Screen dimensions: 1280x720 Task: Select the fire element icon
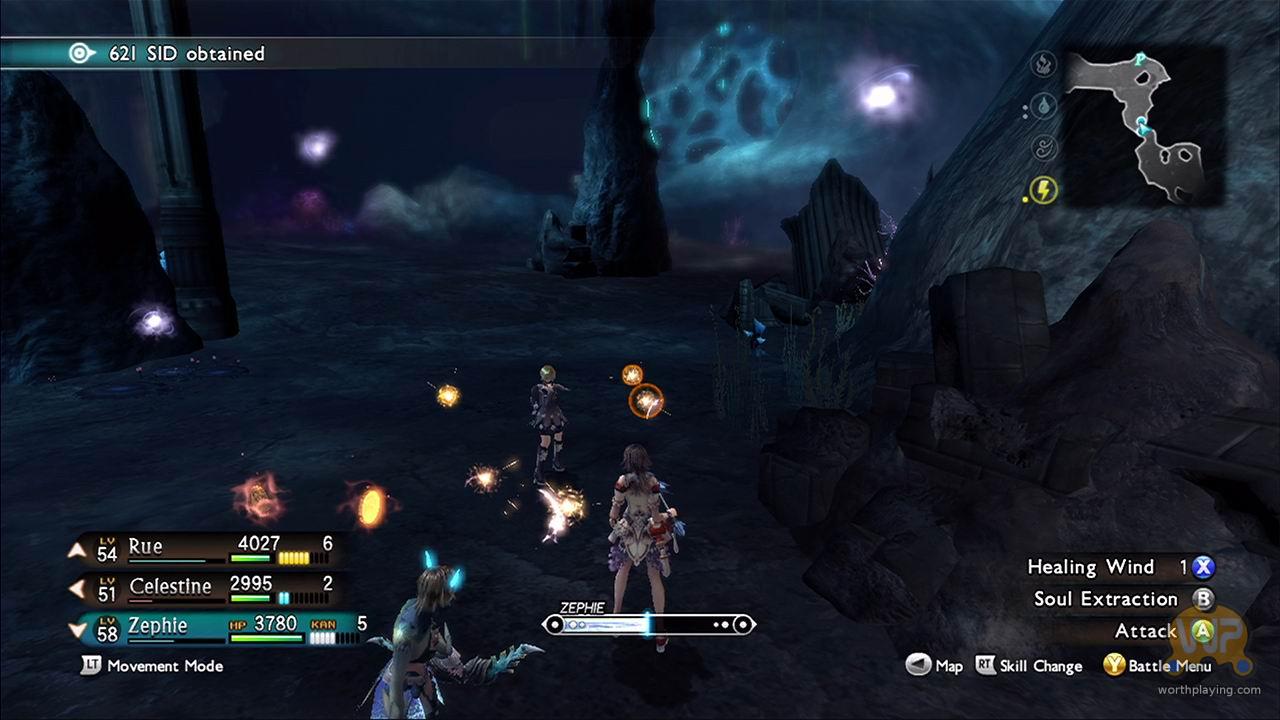pos(1043,66)
